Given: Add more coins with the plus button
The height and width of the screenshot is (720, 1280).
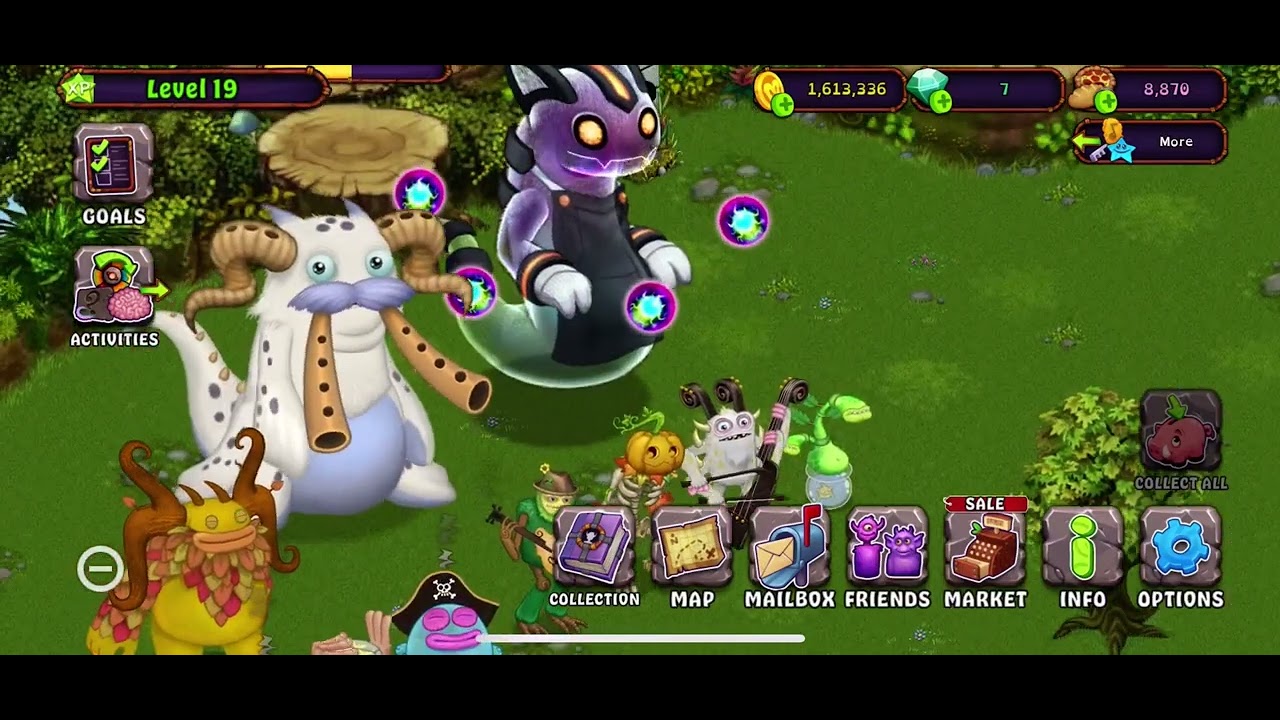Looking at the screenshot, I should [782, 103].
